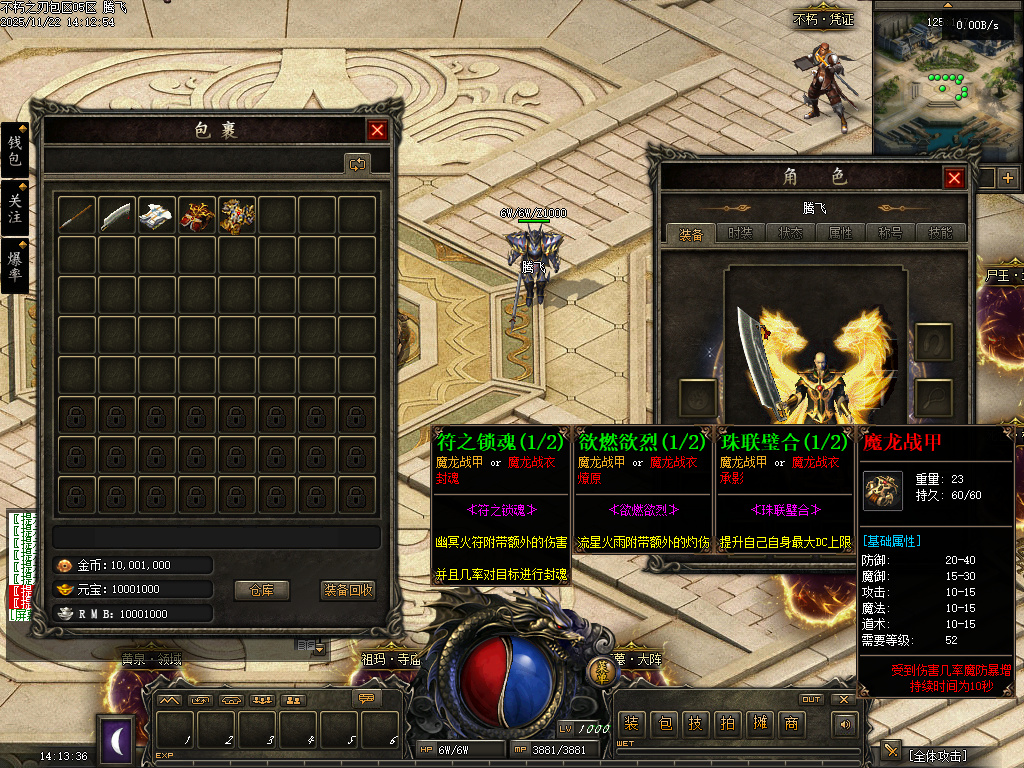Select the wooden spear in the bag
This screenshot has width=1024, height=768.
point(77,215)
